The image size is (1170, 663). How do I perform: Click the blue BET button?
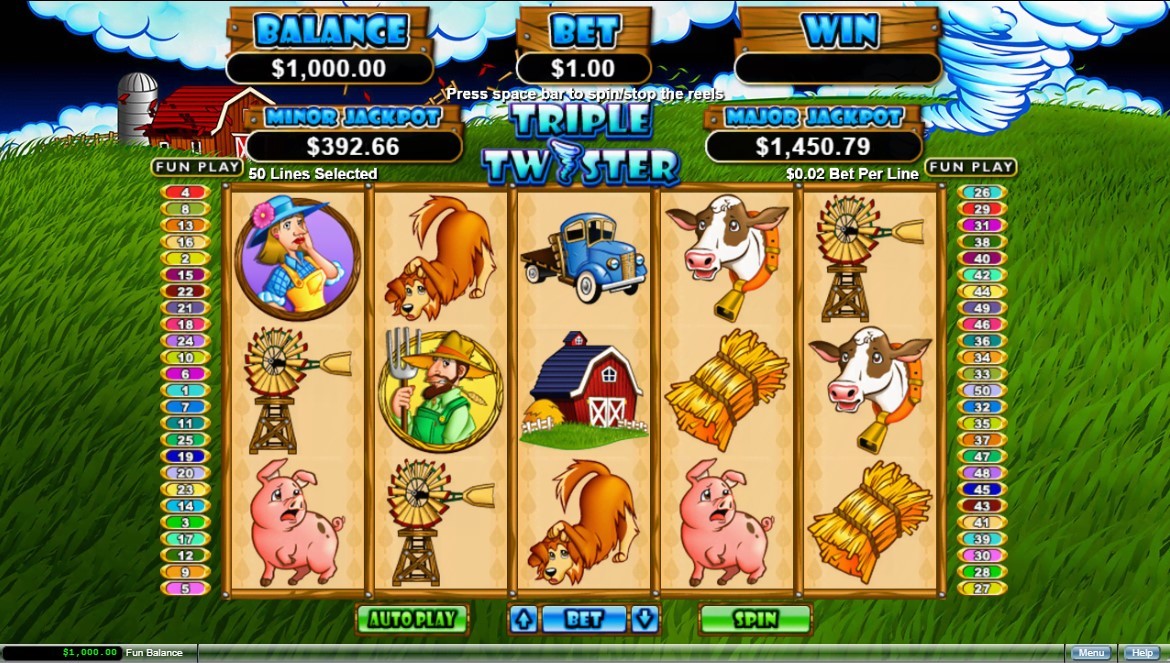tap(584, 619)
